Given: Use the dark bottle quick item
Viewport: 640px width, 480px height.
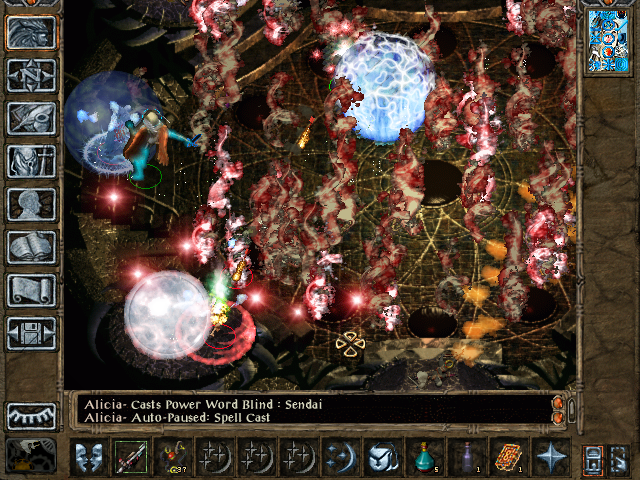Looking at the screenshot, I should 466,457.
